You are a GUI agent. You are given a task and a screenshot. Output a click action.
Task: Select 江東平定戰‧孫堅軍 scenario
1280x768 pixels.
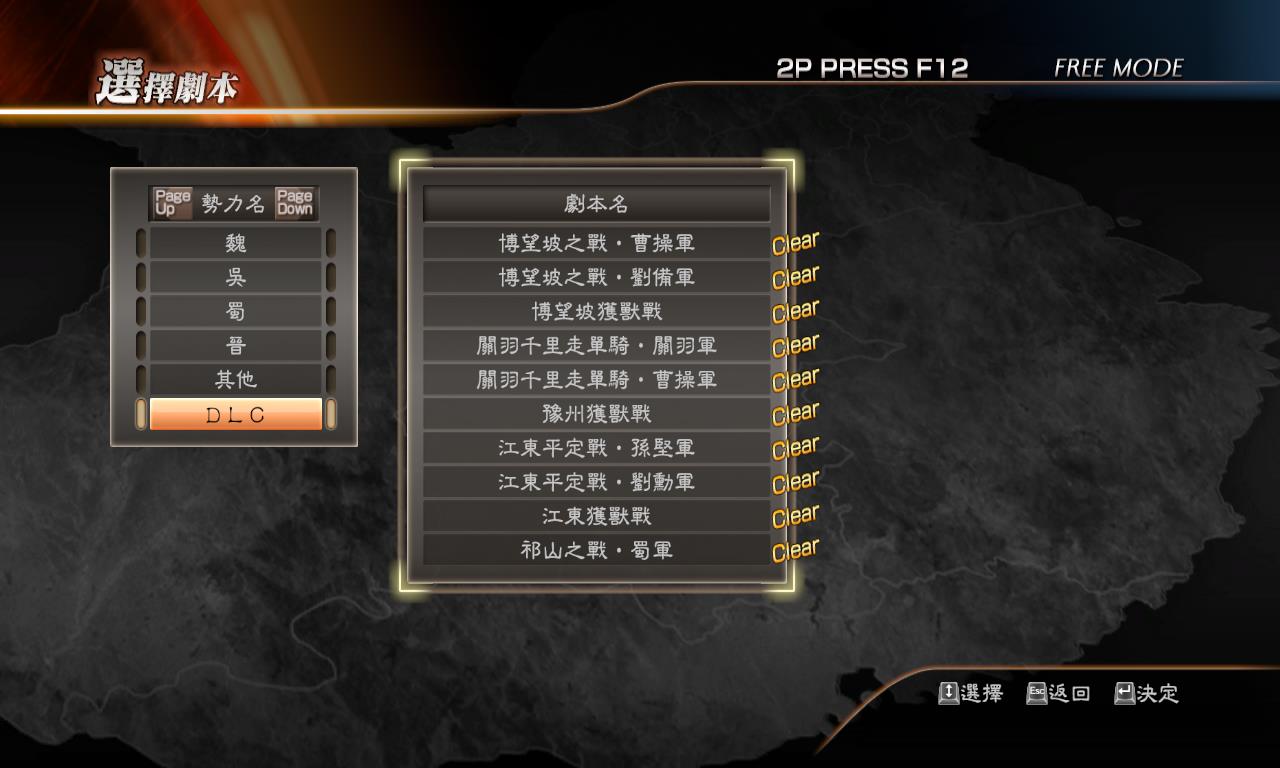click(x=596, y=447)
